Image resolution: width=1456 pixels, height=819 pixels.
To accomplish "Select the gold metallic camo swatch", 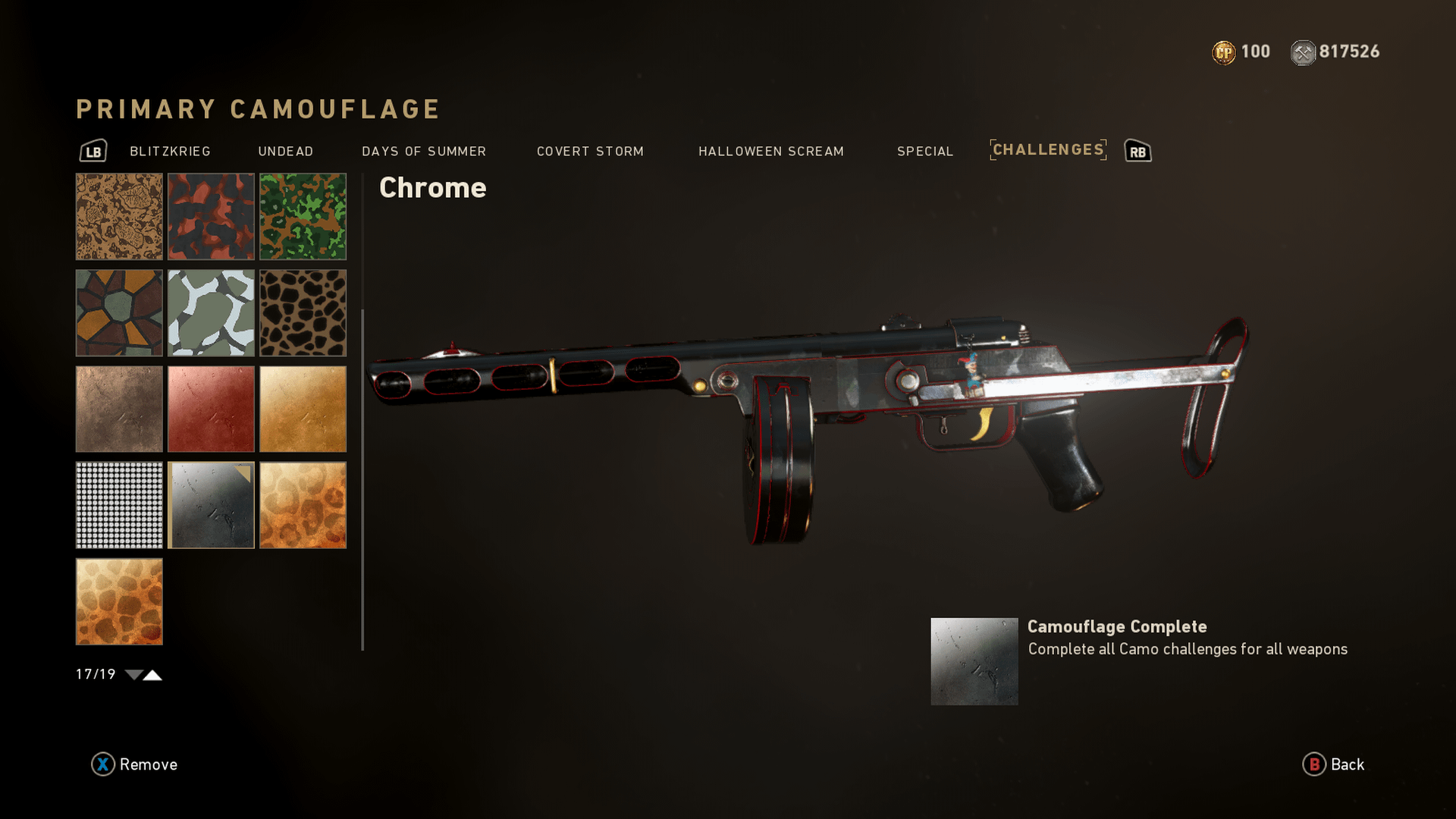I will (303, 409).
